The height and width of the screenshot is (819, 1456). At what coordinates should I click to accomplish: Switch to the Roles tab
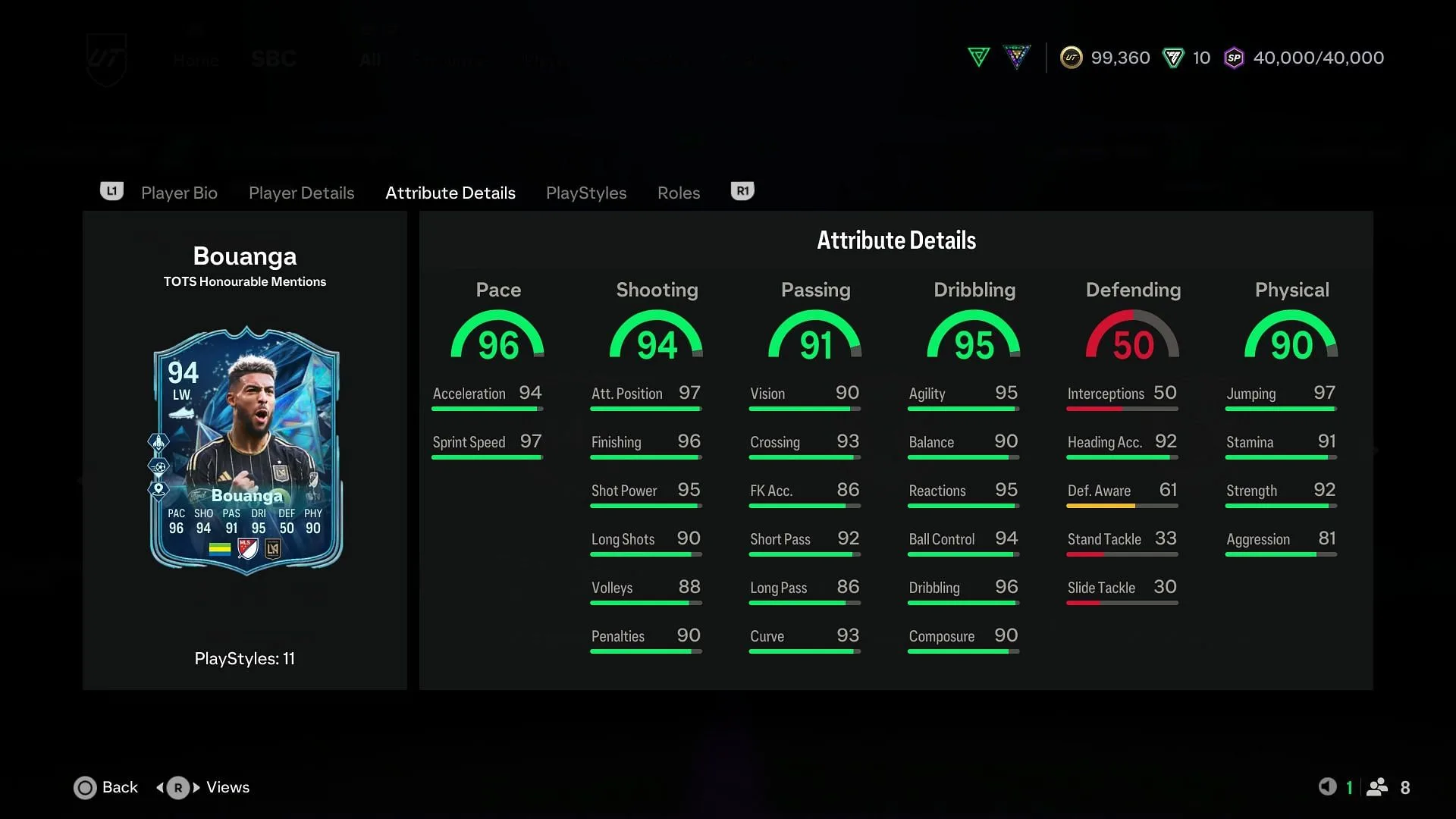[679, 193]
